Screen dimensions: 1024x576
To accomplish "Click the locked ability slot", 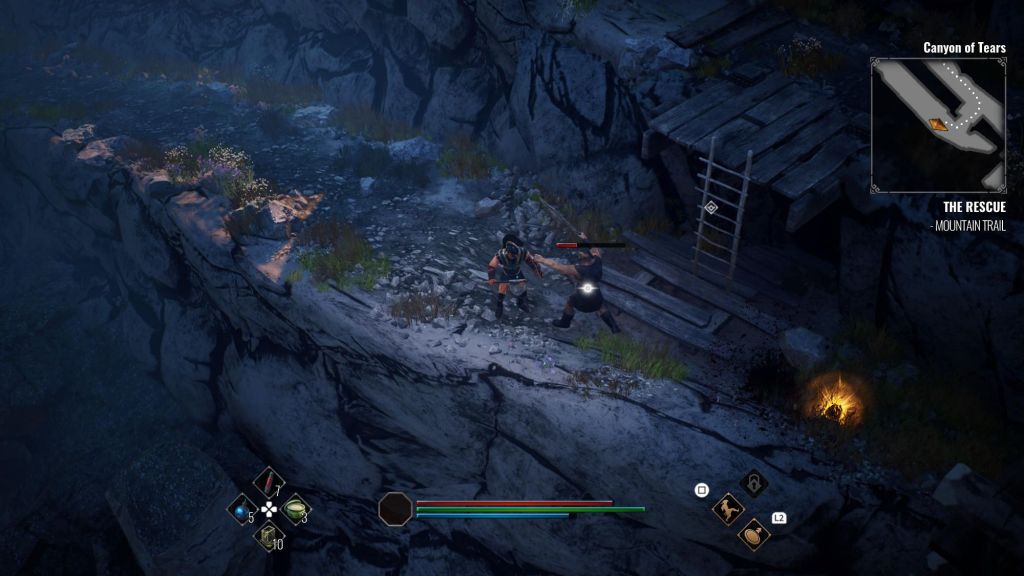I will [x=754, y=483].
